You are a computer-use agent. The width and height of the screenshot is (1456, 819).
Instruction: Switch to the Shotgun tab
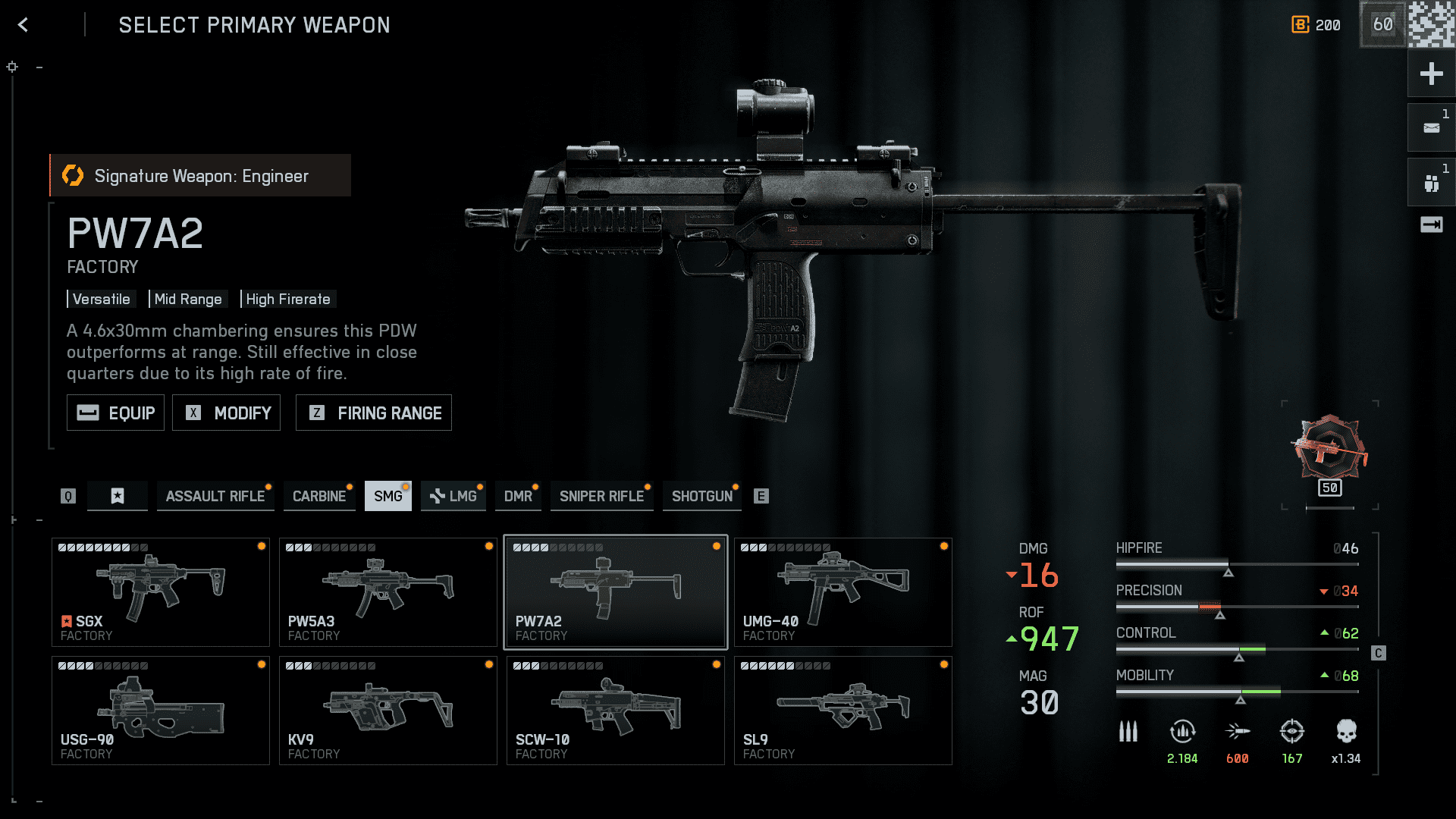702,497
